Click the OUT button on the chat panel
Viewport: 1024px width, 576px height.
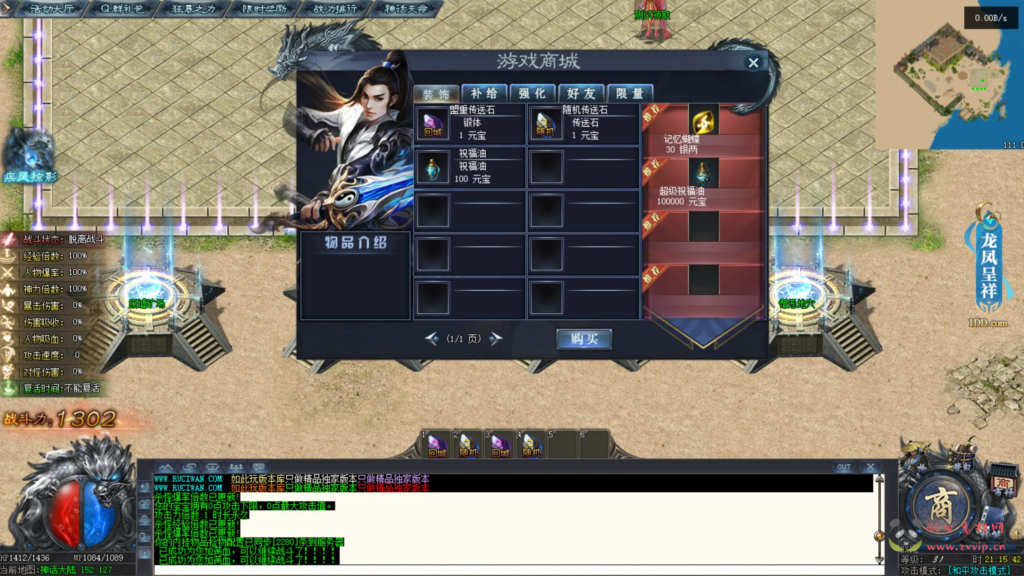point(844,467)
